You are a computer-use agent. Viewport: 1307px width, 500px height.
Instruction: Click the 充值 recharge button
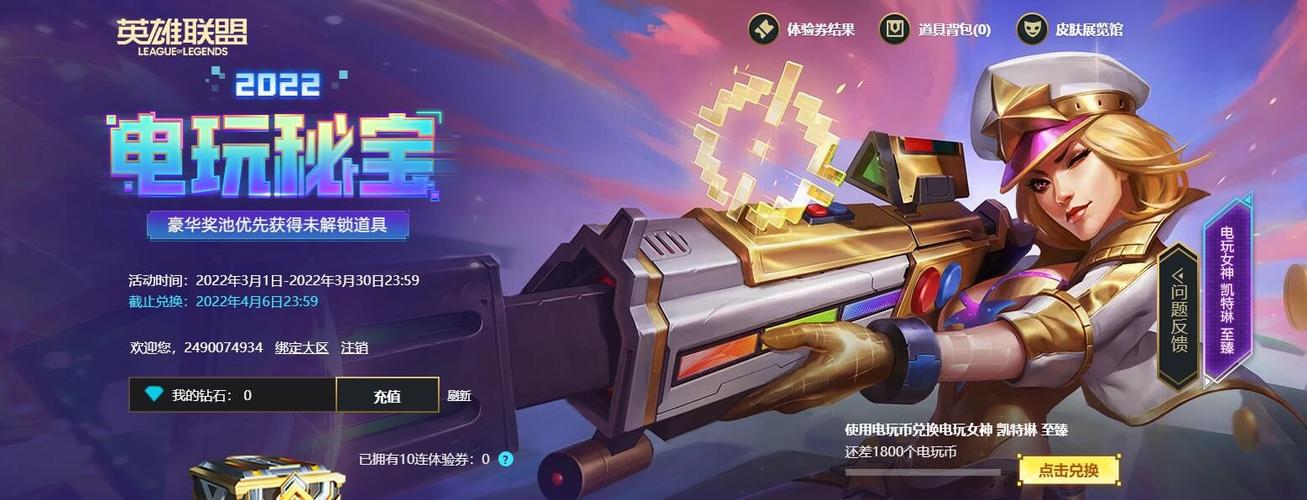coord(387,395)
